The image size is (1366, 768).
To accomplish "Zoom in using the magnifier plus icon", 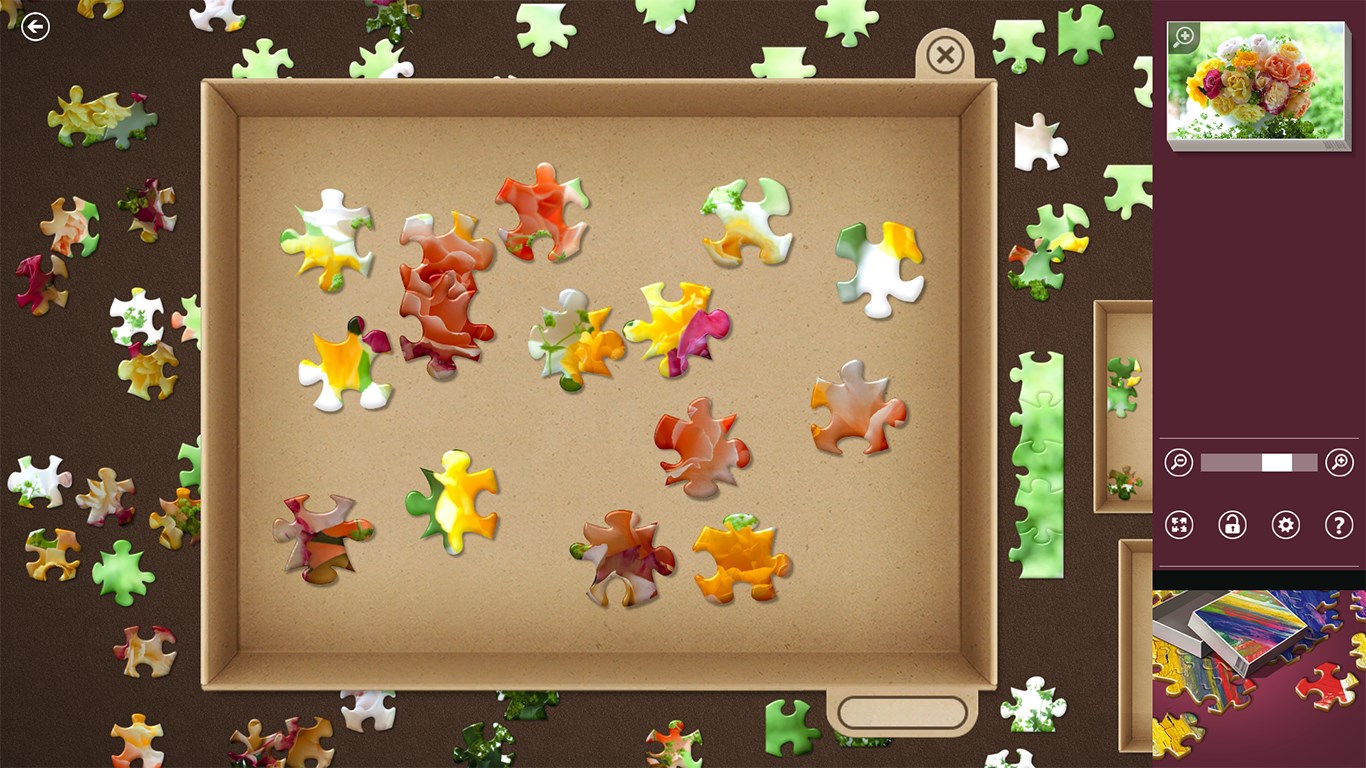I will pos(1340,462).
